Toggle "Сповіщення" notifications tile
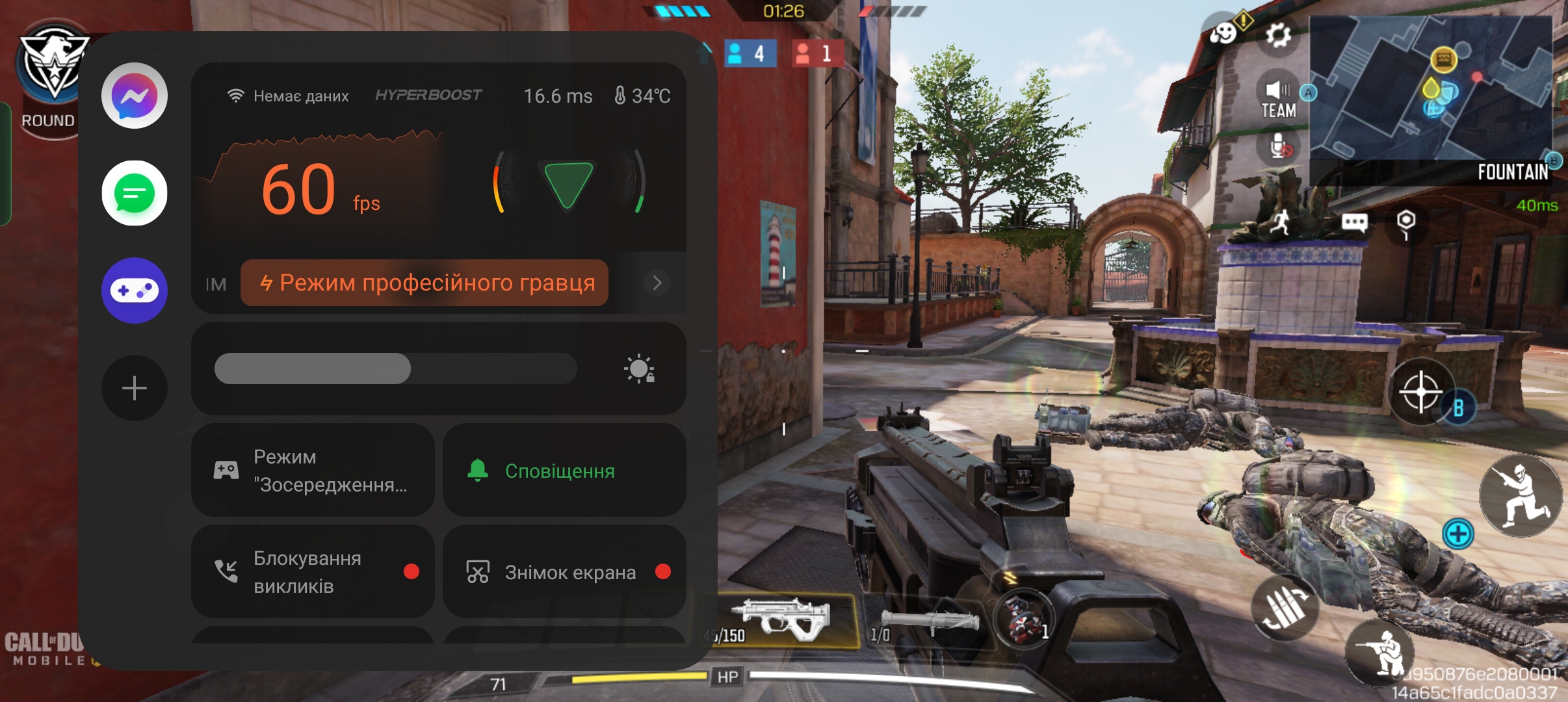The width and height of the screenshot is (1568, 702). pos(564,470)
